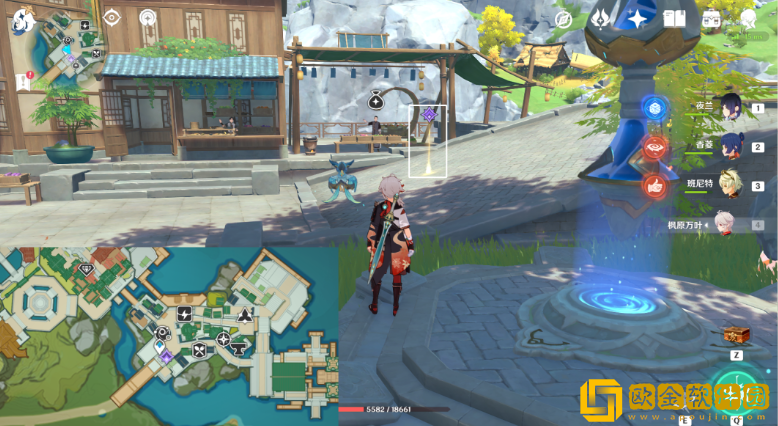Switch to party member 香菱
Screen dimensions: 778x426
(x=729, y=146)
